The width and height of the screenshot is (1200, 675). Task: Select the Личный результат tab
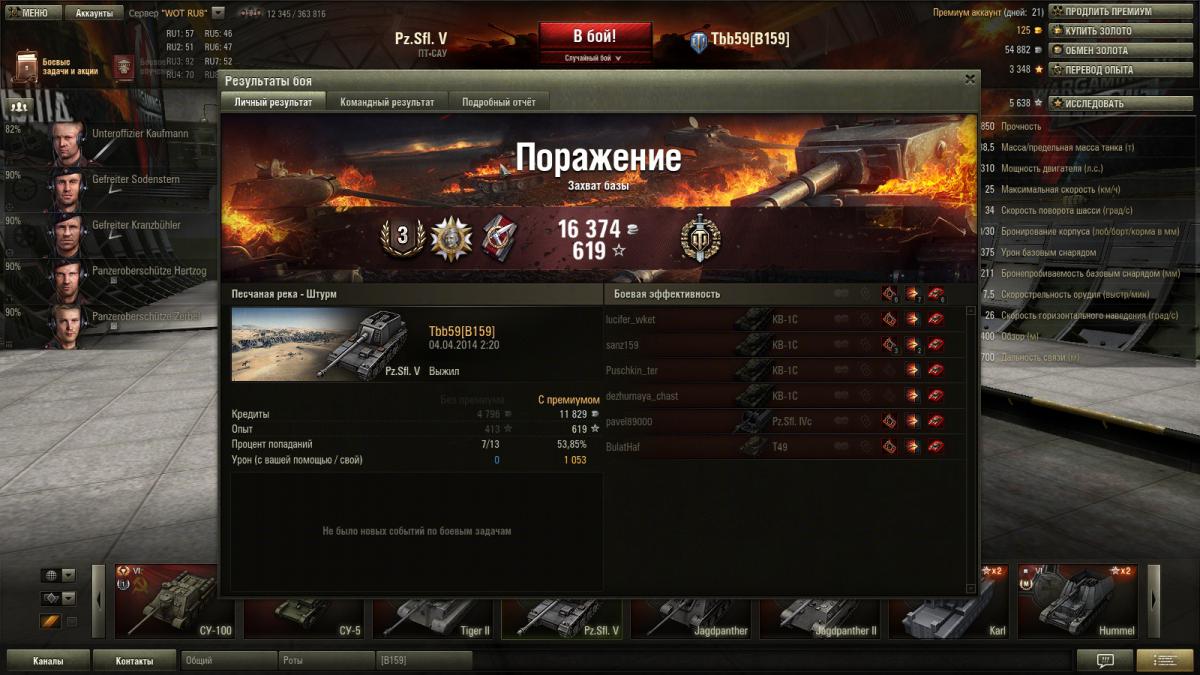point(273,102)
